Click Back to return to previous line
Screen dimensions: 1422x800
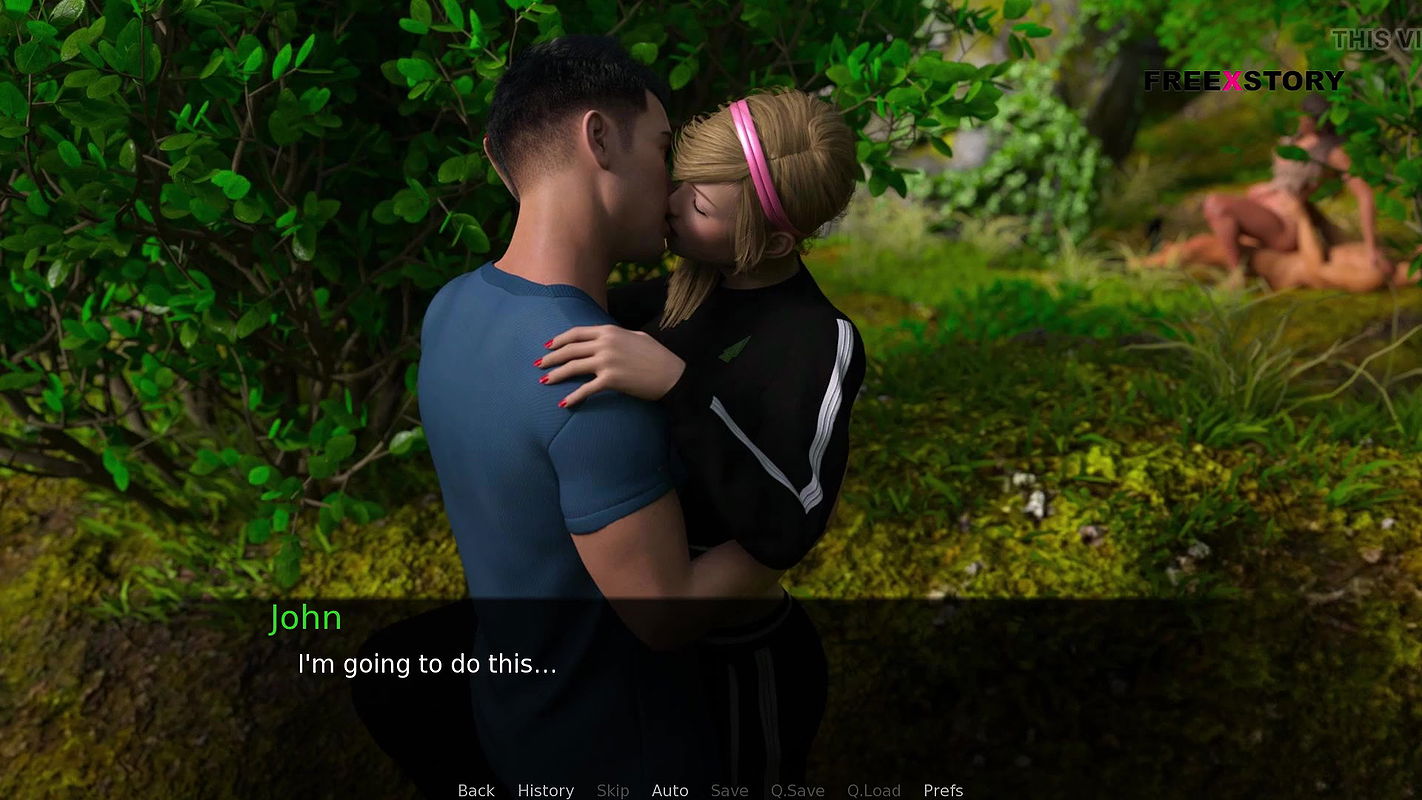tap(476, 790)
